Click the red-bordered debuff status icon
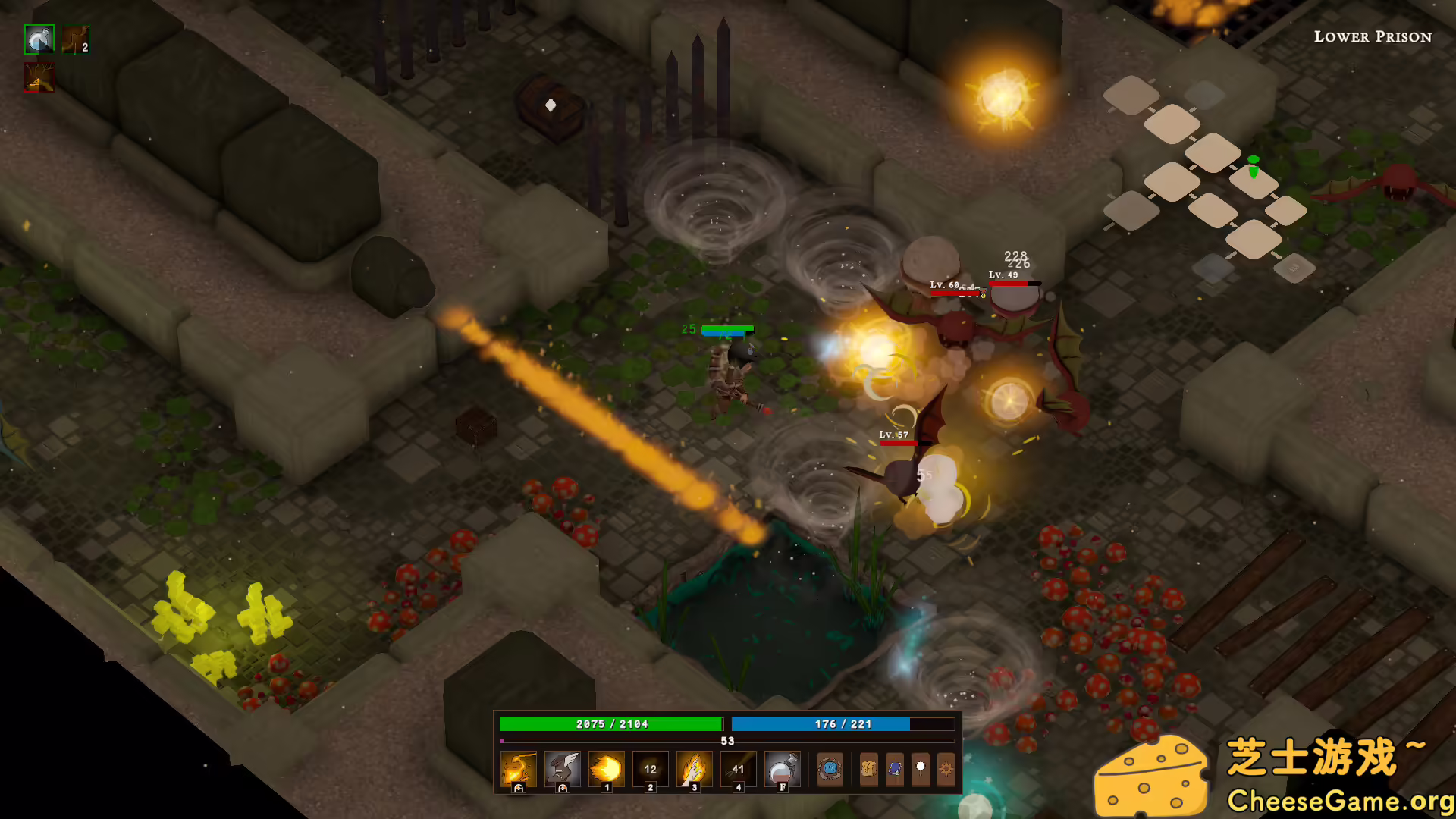This screenshot has width=1456, height=819. [x=39, y=77]
